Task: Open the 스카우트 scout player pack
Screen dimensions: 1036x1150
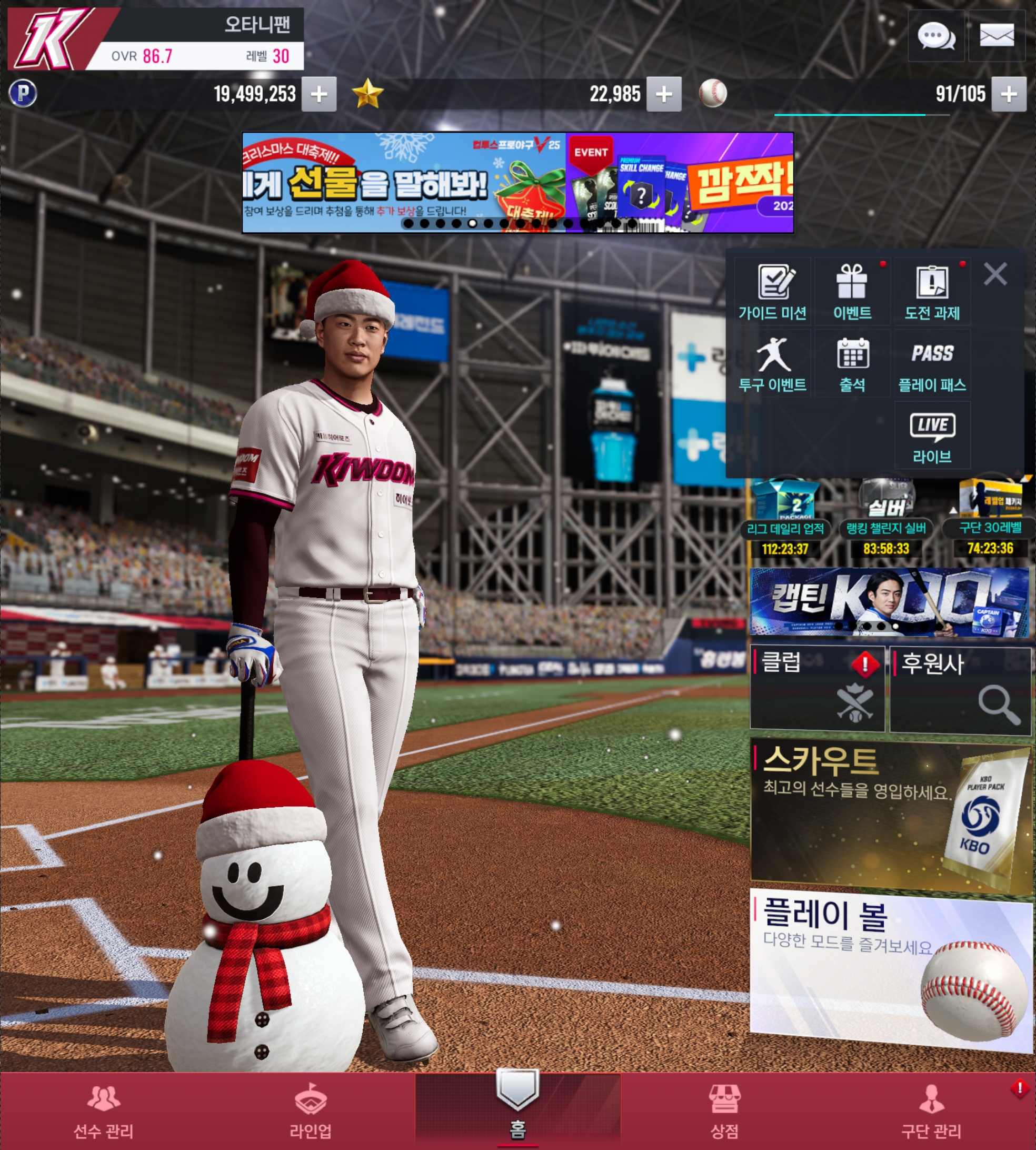Action: tap(890, 815)
